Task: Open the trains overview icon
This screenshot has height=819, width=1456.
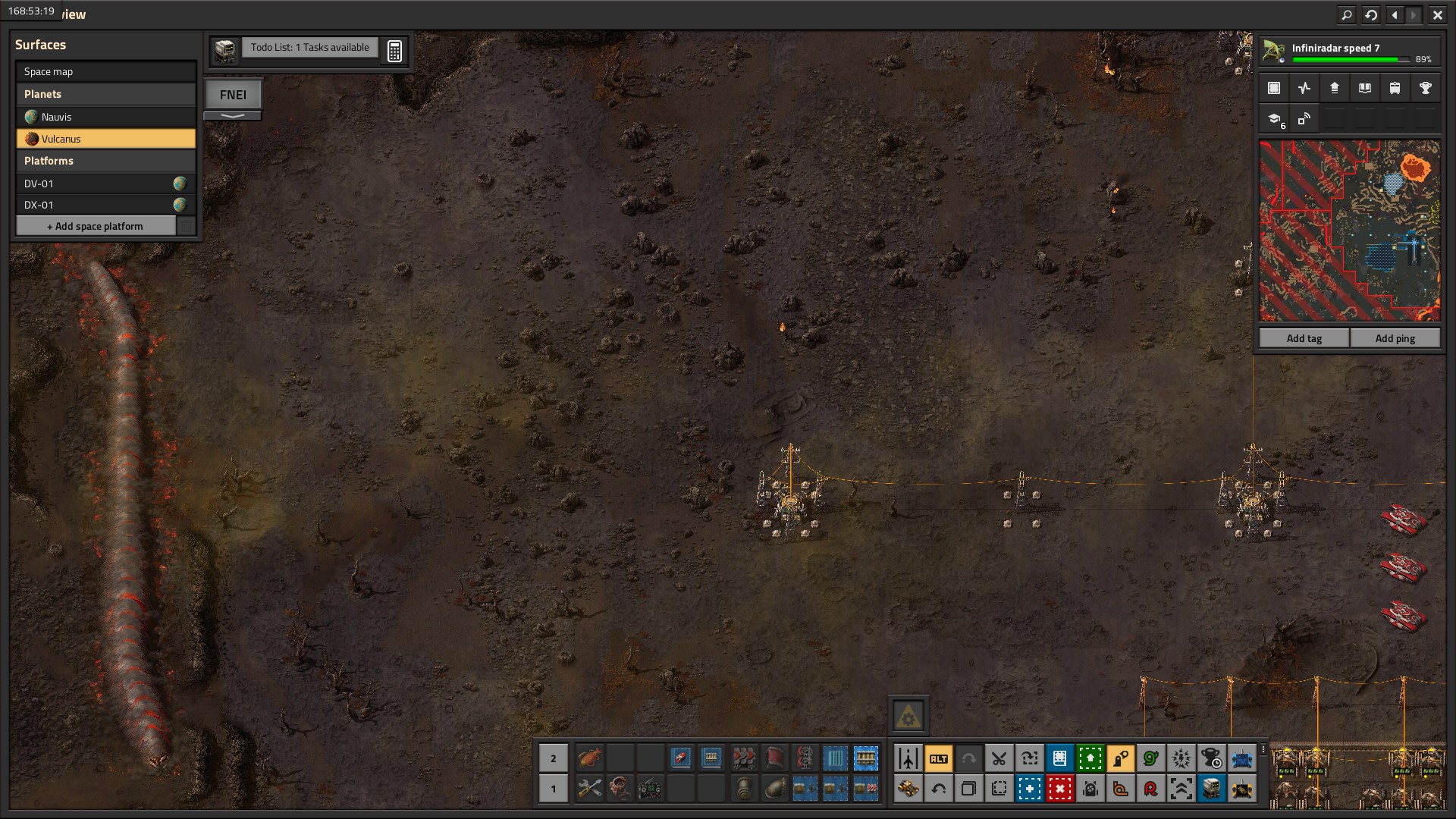Action: (x=1395, y=88)
